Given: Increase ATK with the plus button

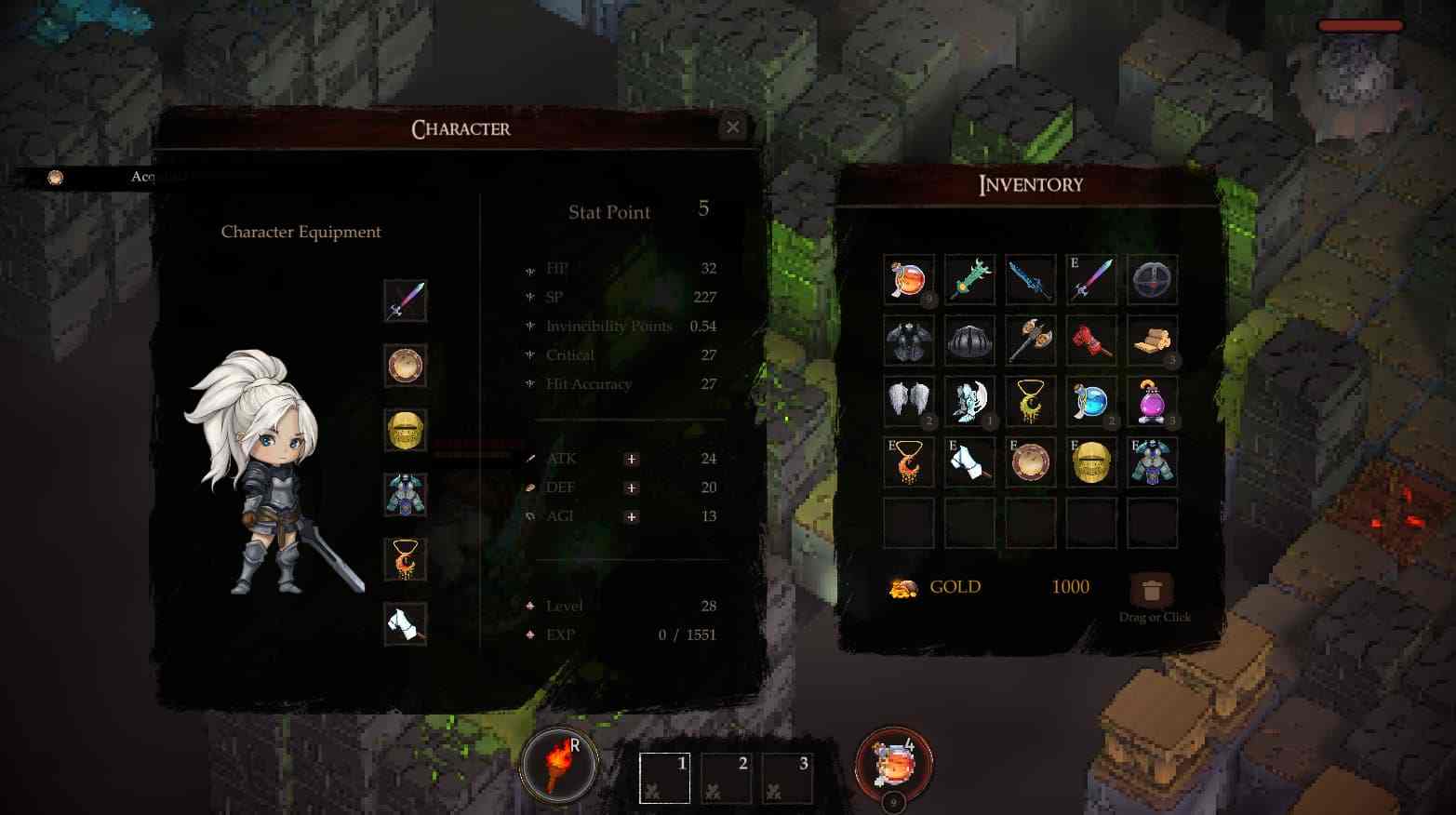Looking at the screenshot, I should [632, 460].
